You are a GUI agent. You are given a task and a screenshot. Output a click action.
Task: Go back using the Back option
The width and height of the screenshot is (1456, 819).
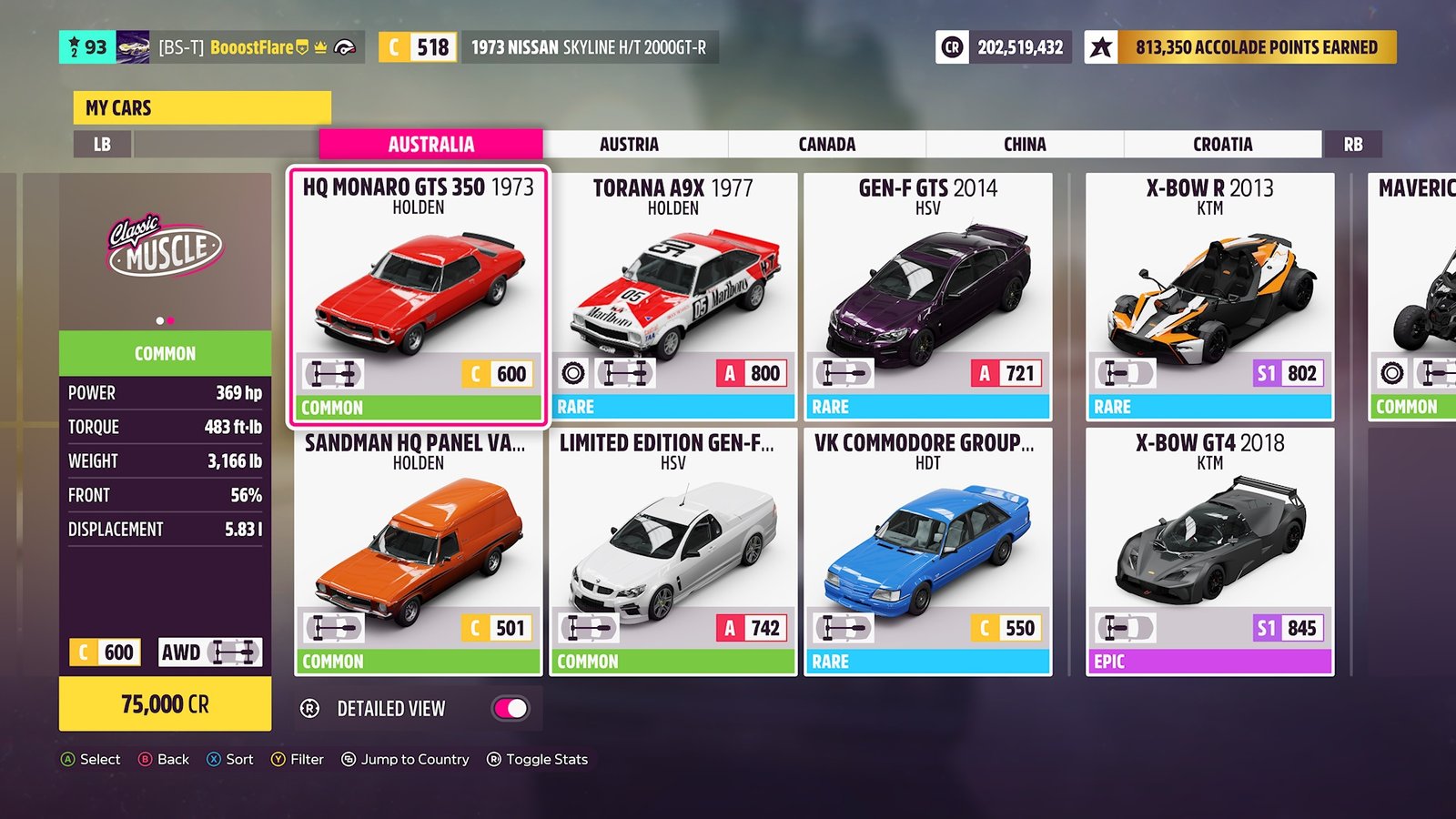[x=165, y=759]
